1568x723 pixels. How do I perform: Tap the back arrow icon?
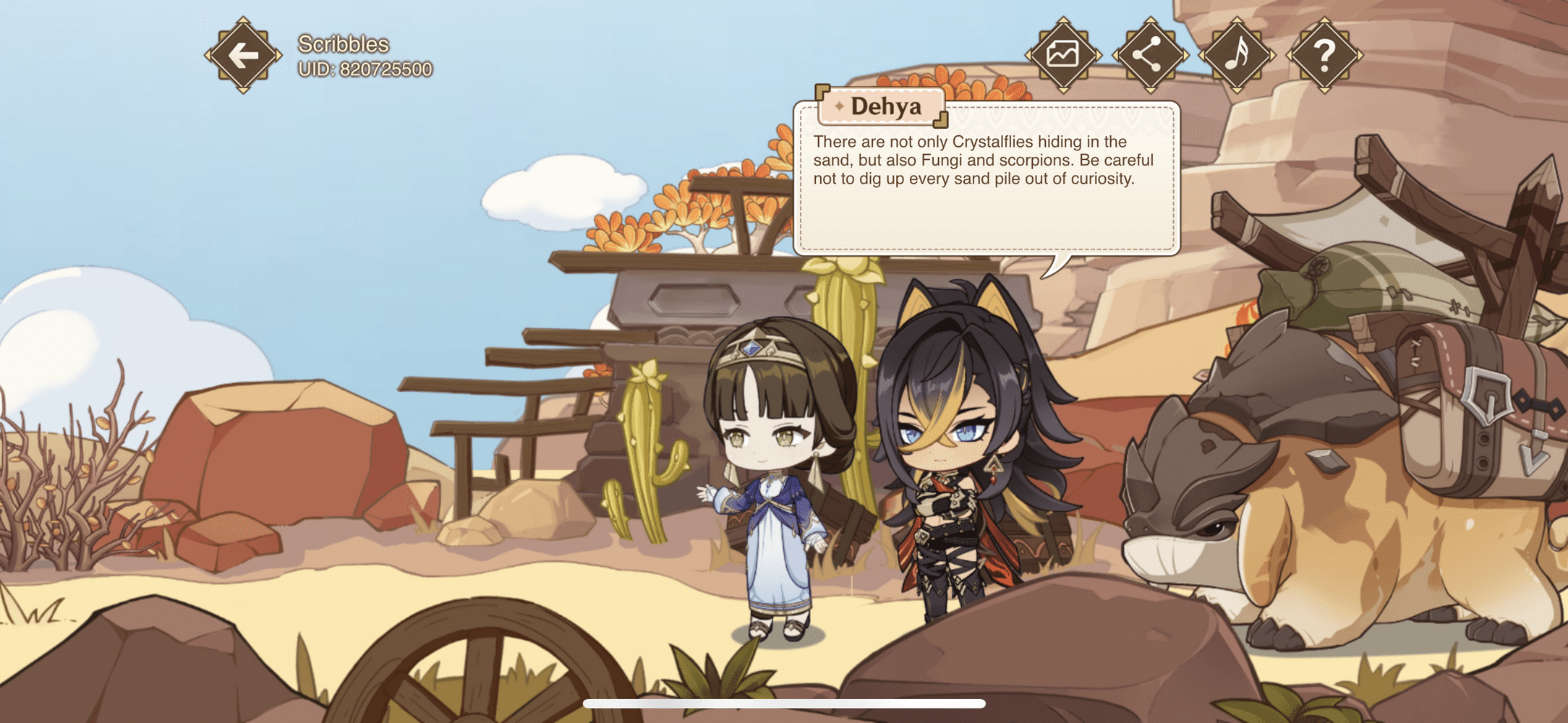(243, 54)
